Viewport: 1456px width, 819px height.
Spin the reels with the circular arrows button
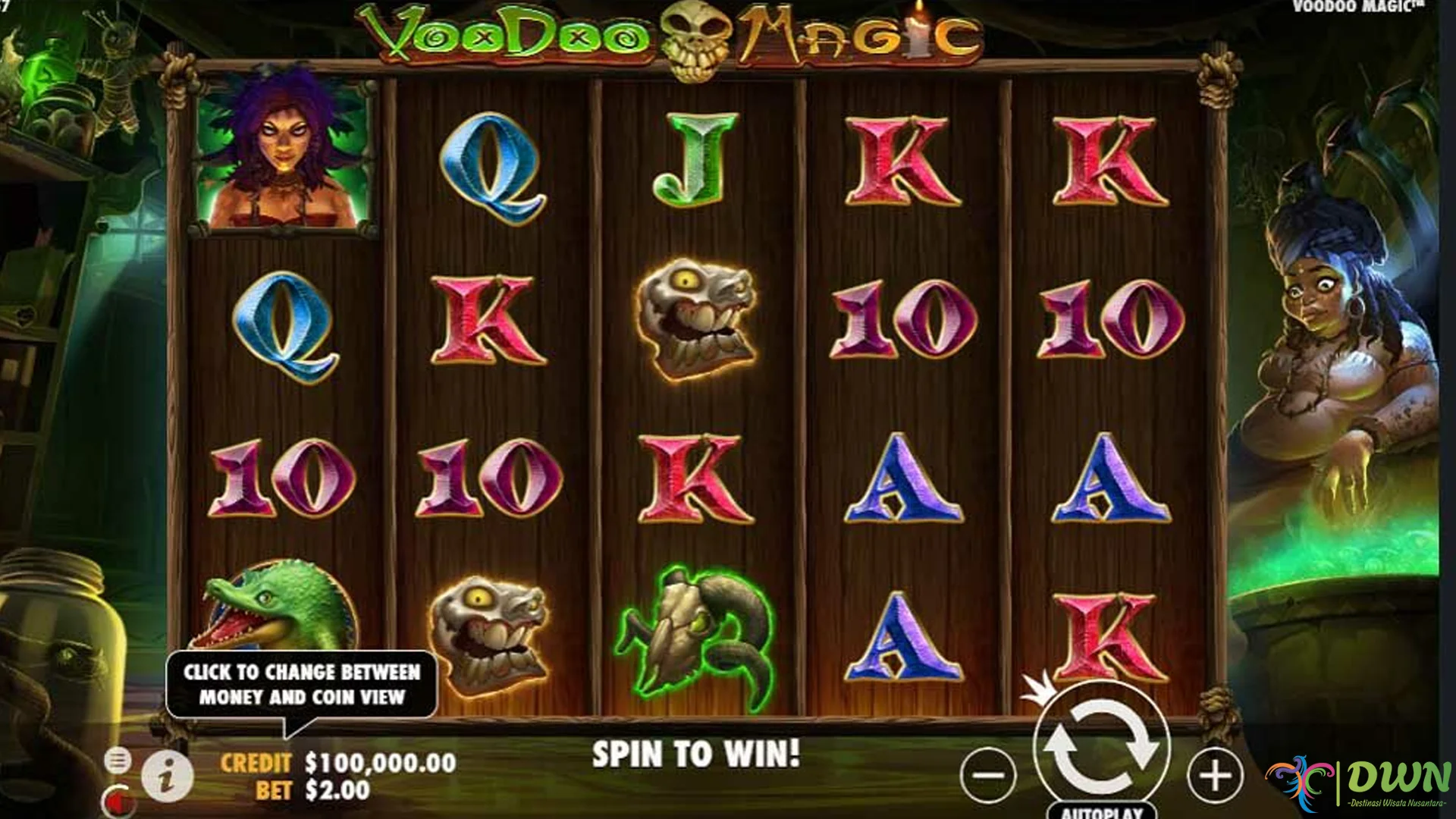coord(1101,746)
